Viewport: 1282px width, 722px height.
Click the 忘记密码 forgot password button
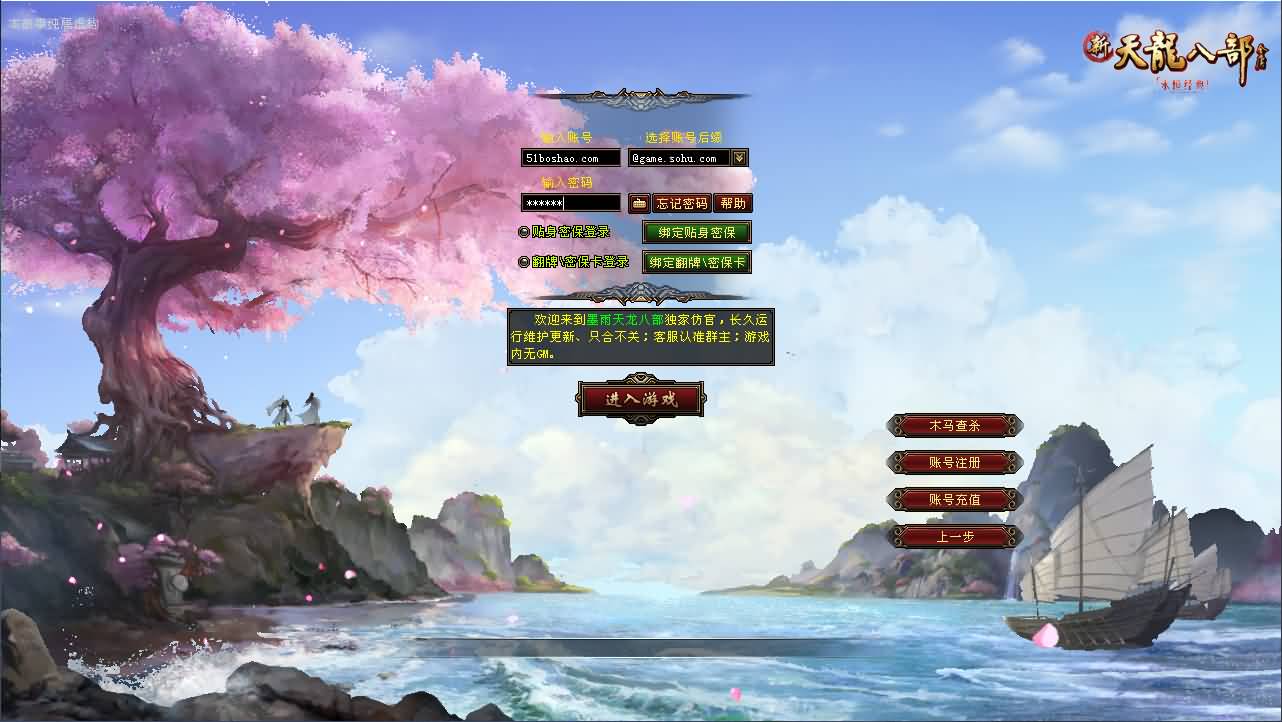point(681,203)
